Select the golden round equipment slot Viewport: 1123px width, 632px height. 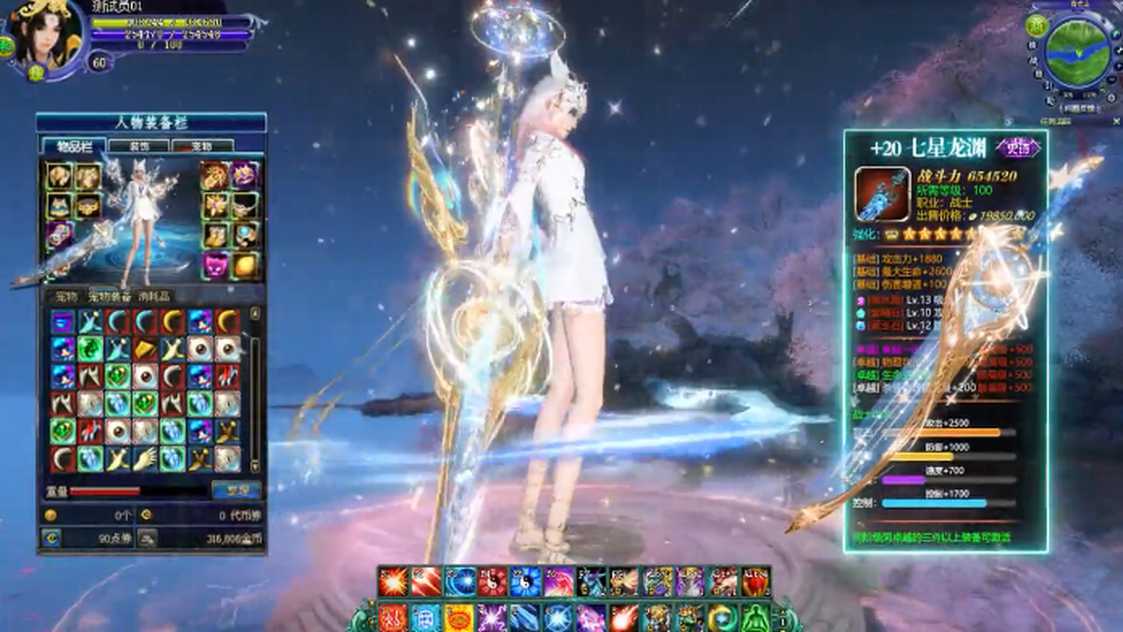(x=244, y=264)
